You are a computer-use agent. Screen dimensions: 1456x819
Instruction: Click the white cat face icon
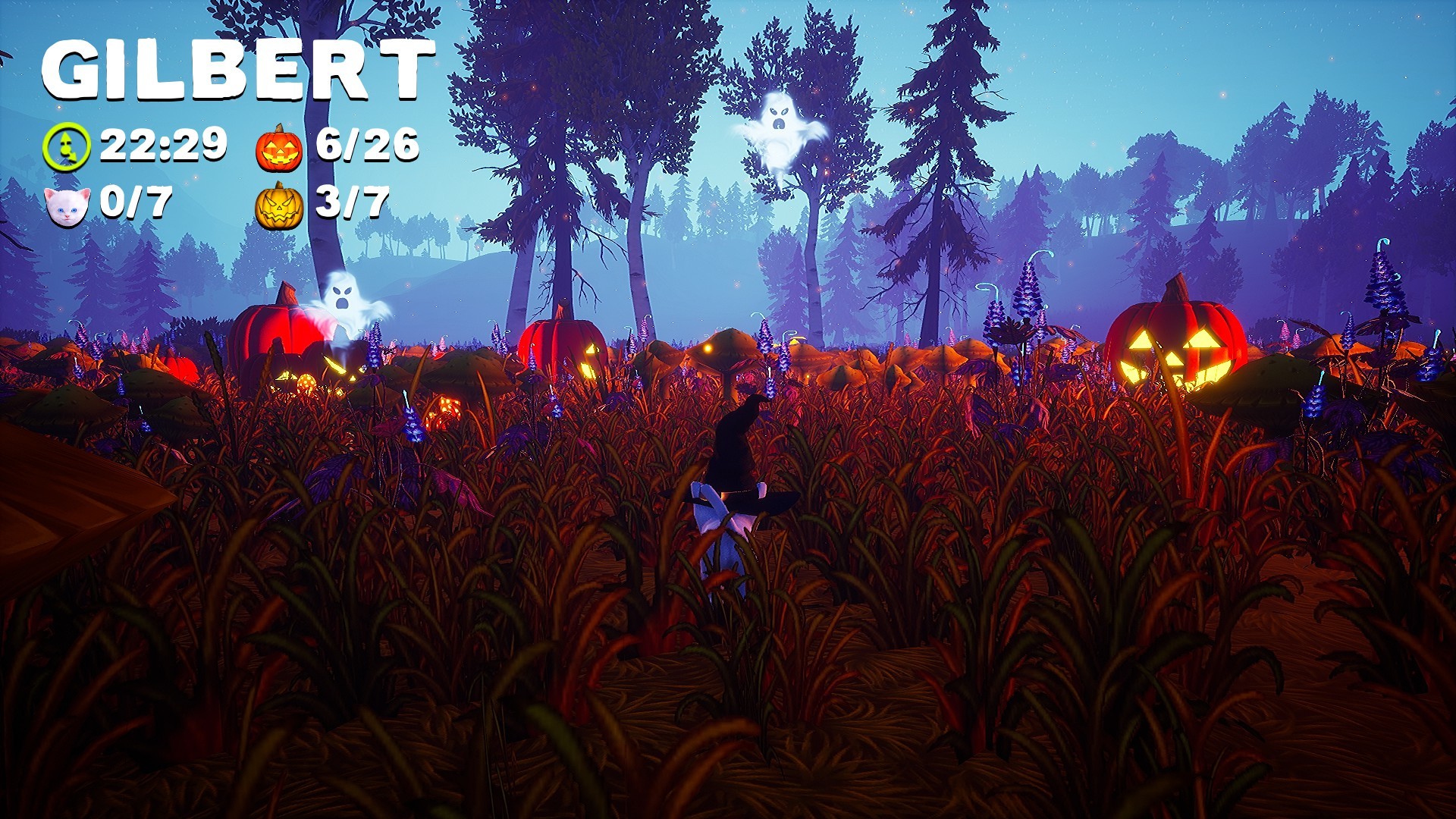tap(67, 203)
